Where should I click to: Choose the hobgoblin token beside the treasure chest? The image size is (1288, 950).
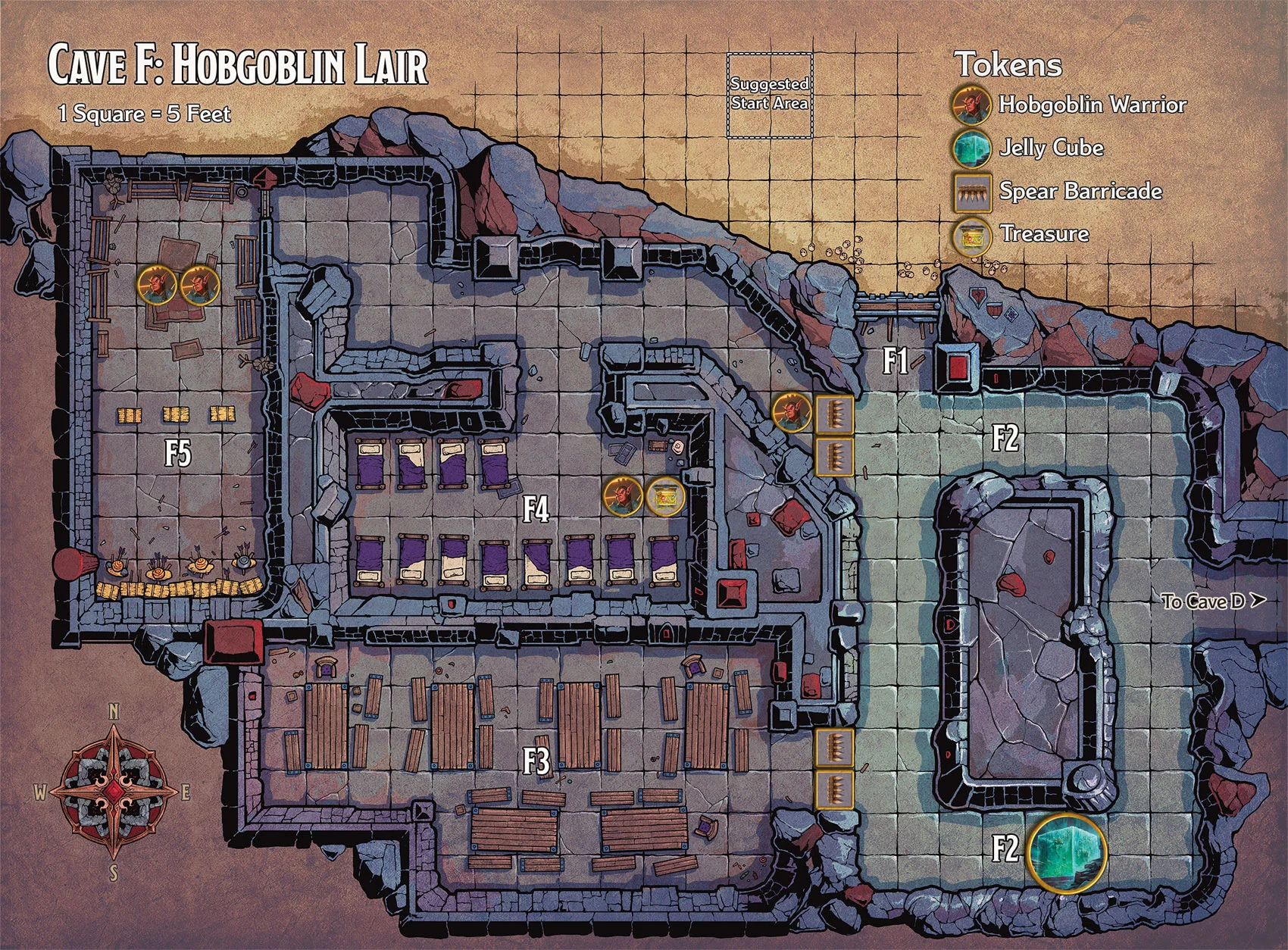623,497
